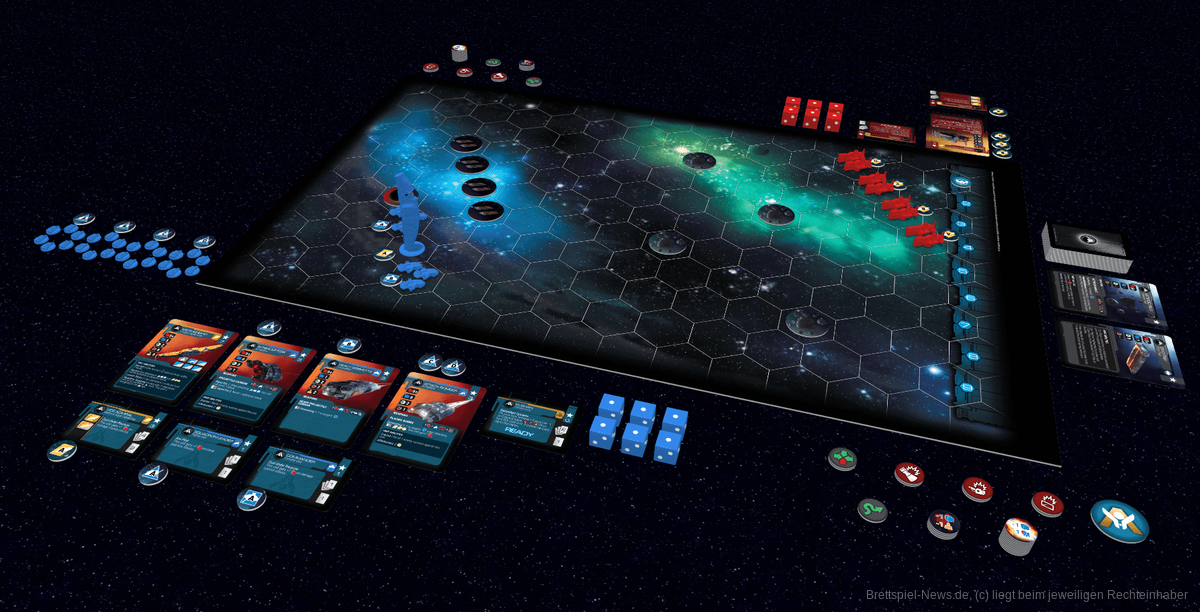
Task: Click the yellow-badged token beside the admiral card
Action: tap(62, 452)
